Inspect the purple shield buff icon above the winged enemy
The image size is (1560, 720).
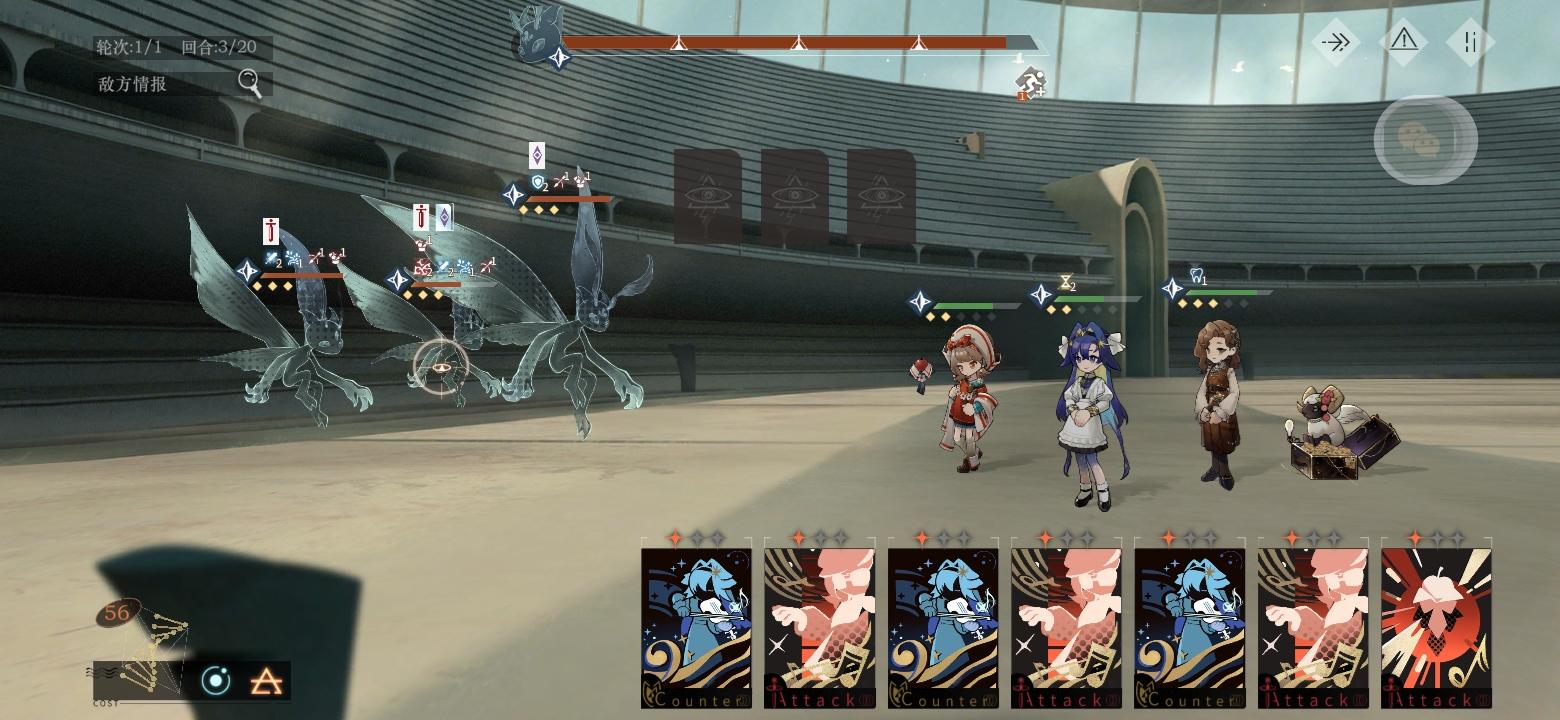(x=535, y=158)
